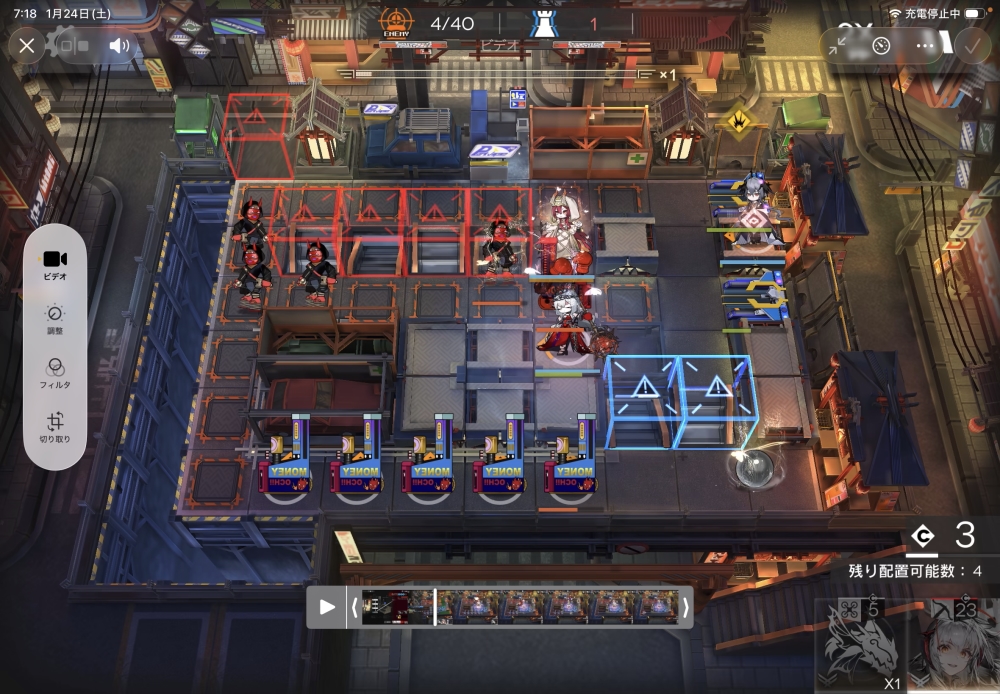The height and width of the screenshot is (694, 1000).
Task: Close the video editor with the X button
Action: tap(27, 46)
